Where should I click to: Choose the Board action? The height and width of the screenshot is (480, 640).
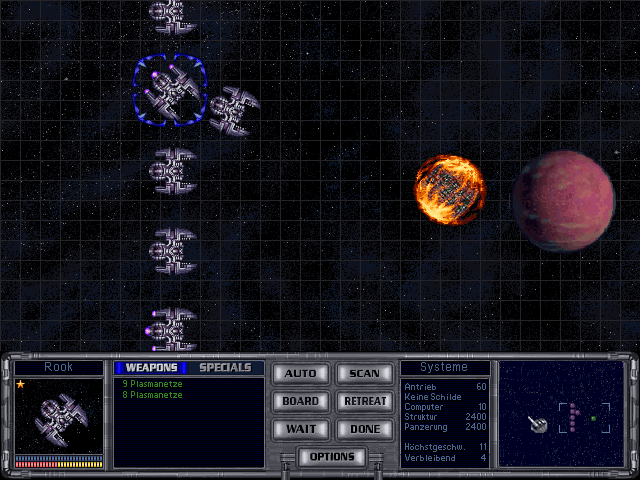pyautogui.click(x=300, y=401)
